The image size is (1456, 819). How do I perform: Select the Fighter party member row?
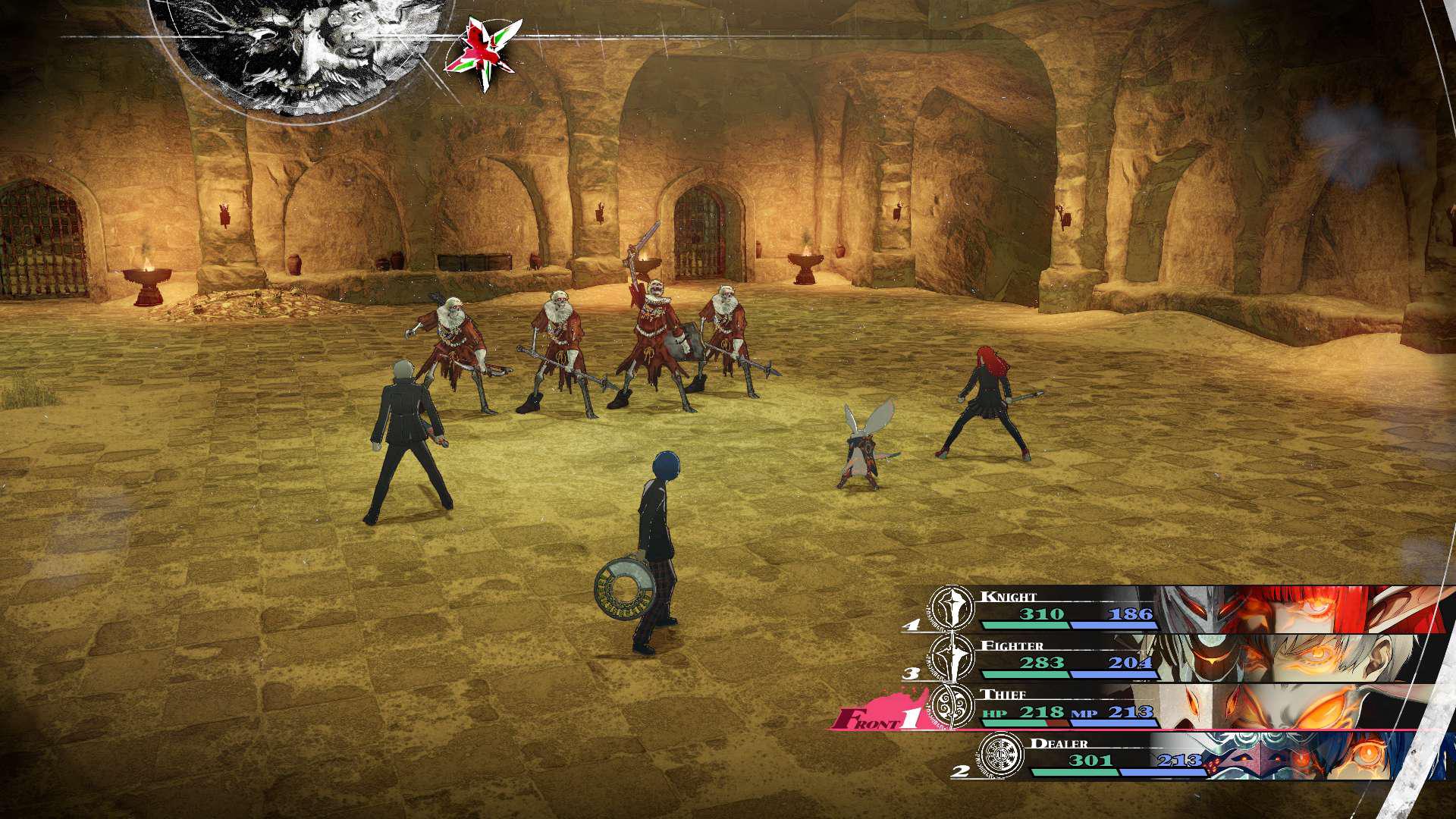[x=1183, y=658]
